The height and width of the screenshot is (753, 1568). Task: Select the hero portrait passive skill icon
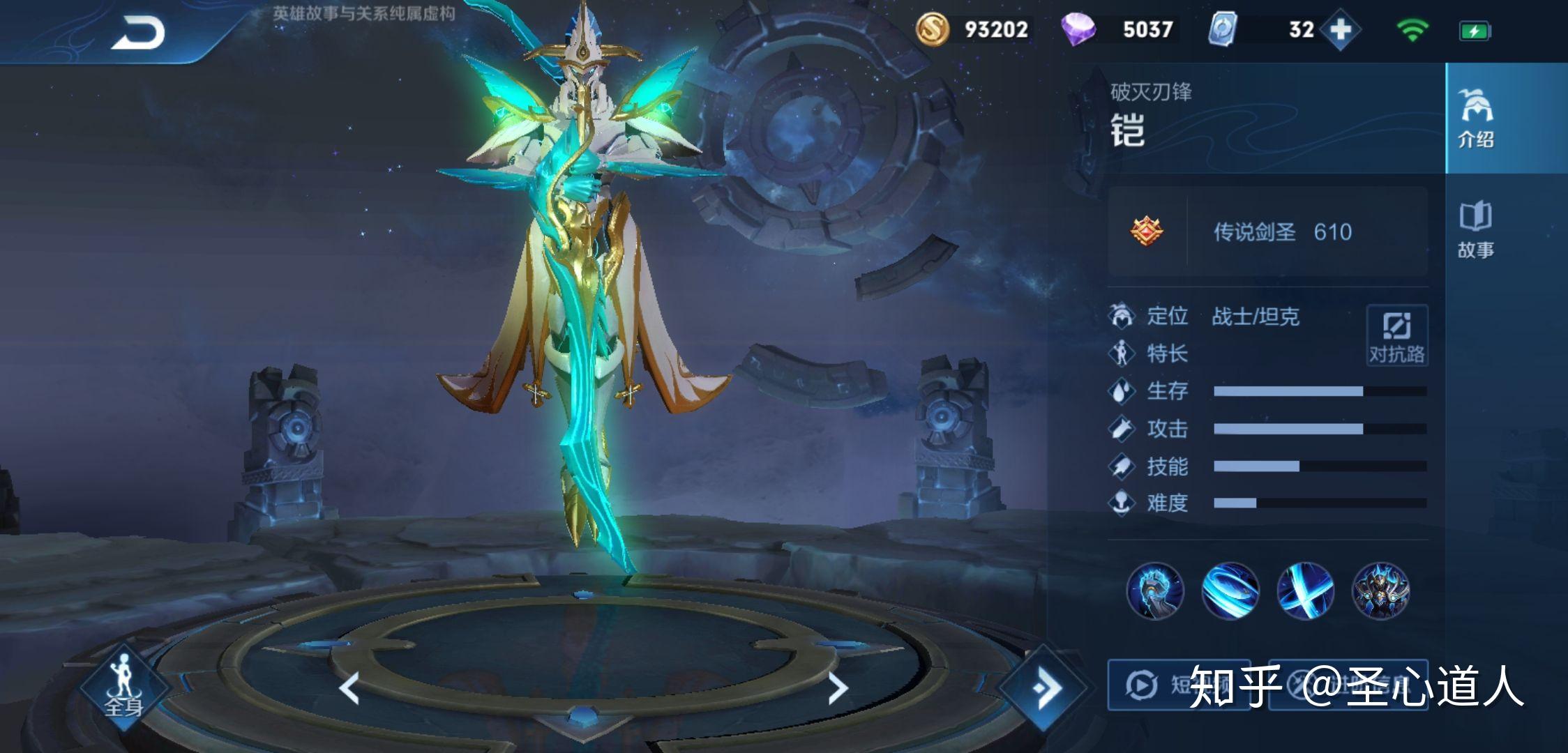click(1155, 591)
